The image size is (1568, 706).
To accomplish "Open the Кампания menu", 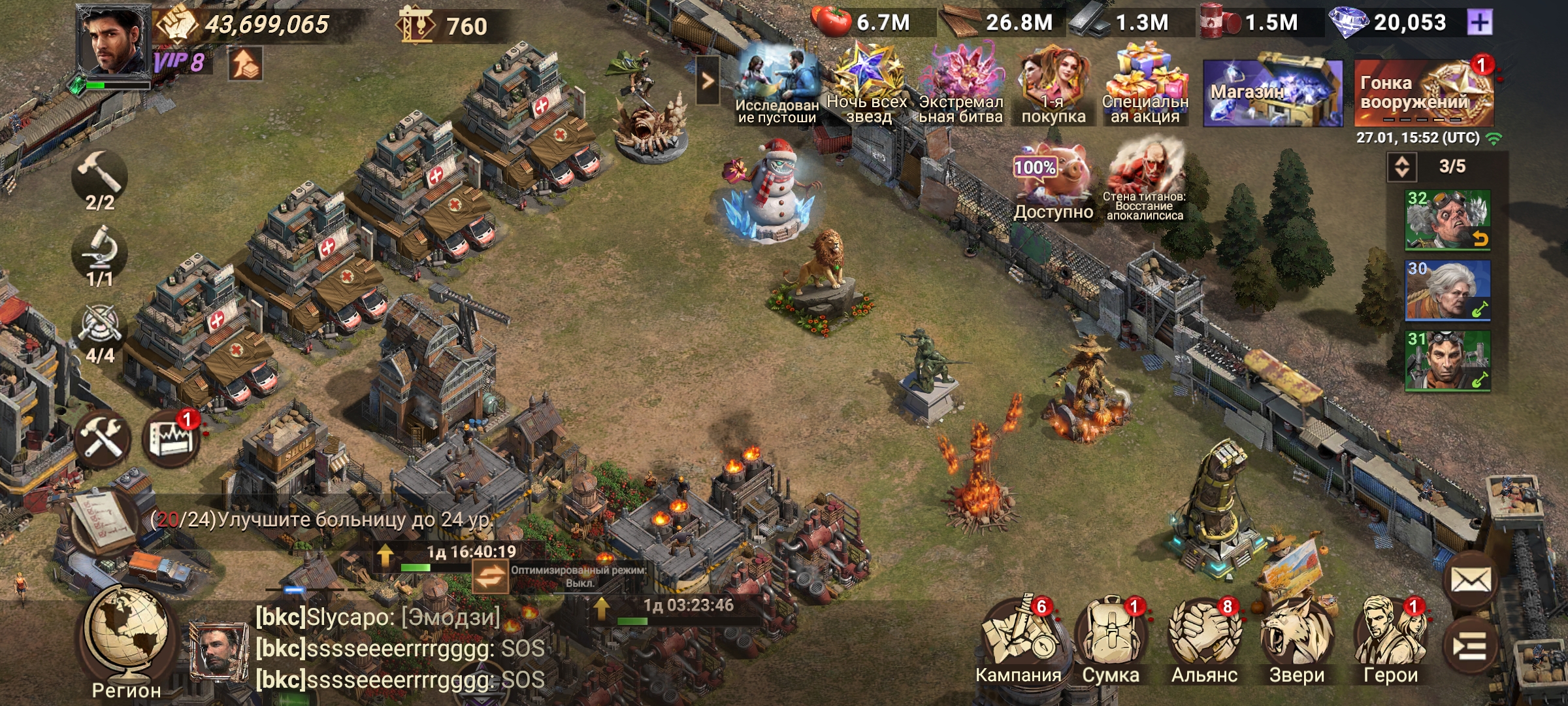I will tap(1018, 642).
